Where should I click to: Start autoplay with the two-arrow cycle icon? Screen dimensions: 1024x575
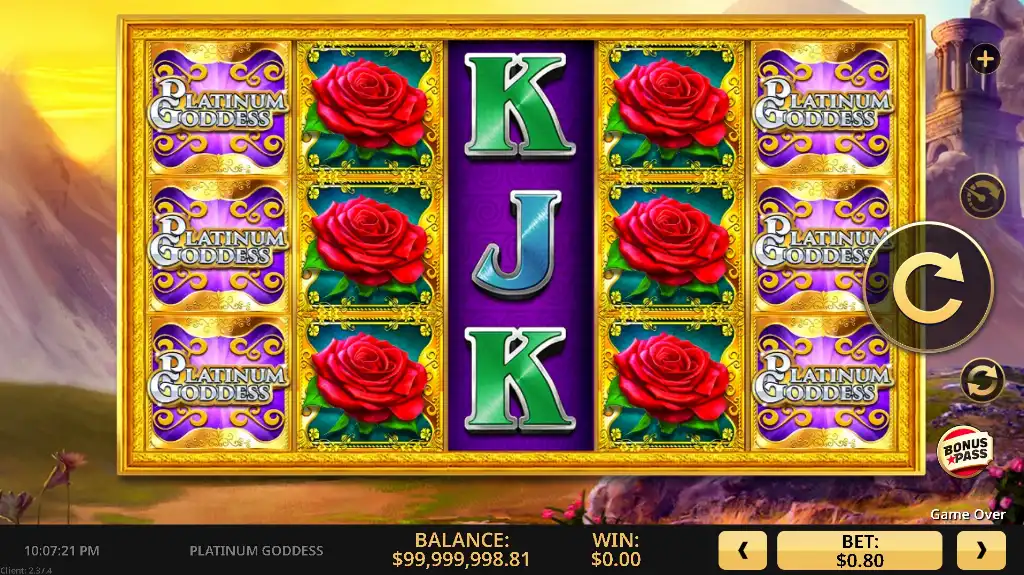pyautogui.click(x=981, y=382)
